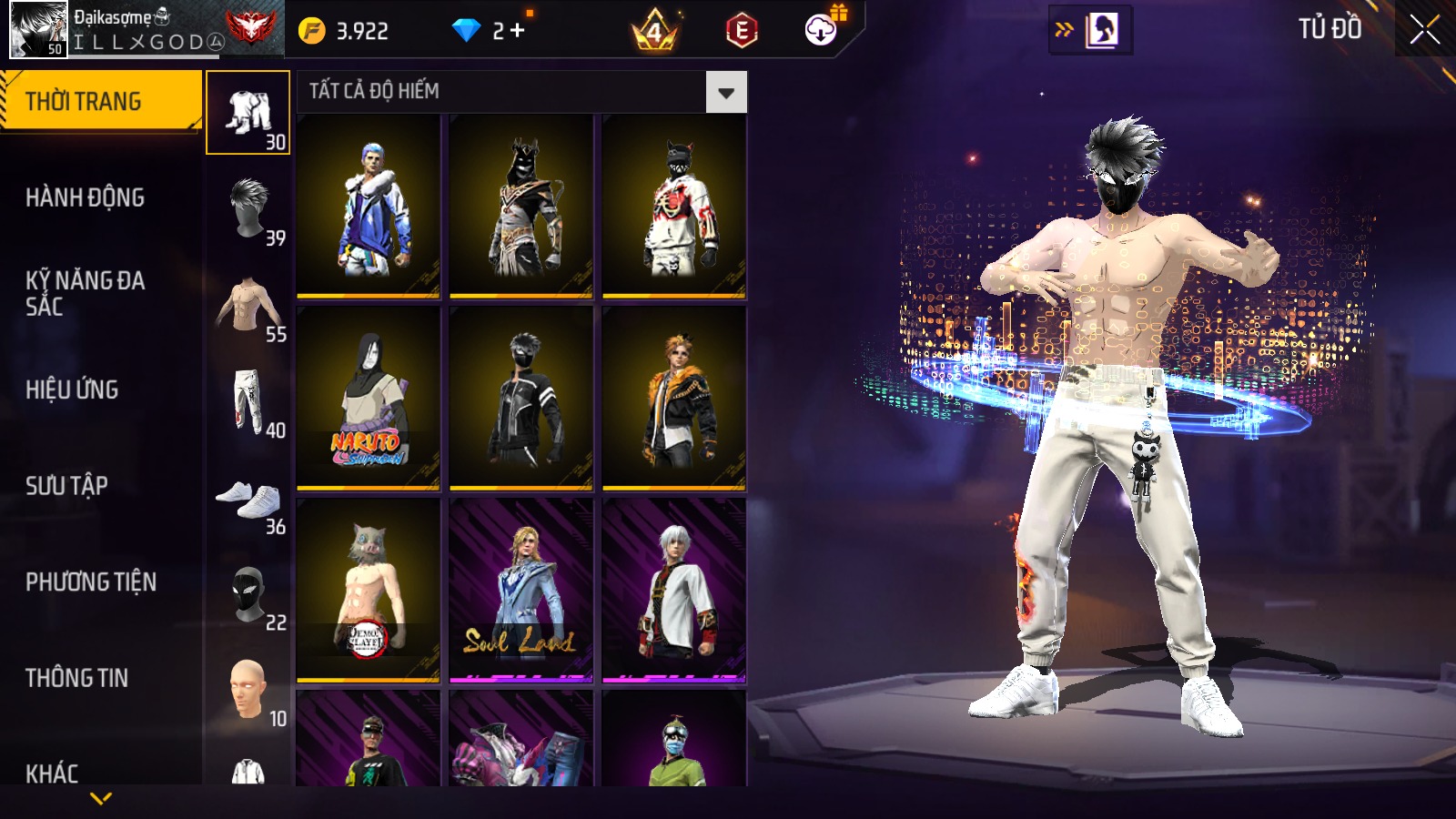The width and height of the screenshot is (1456, 819).
Task: Open the Thông Tin tab
Action: pyautogui.click(x=76, y=678)
